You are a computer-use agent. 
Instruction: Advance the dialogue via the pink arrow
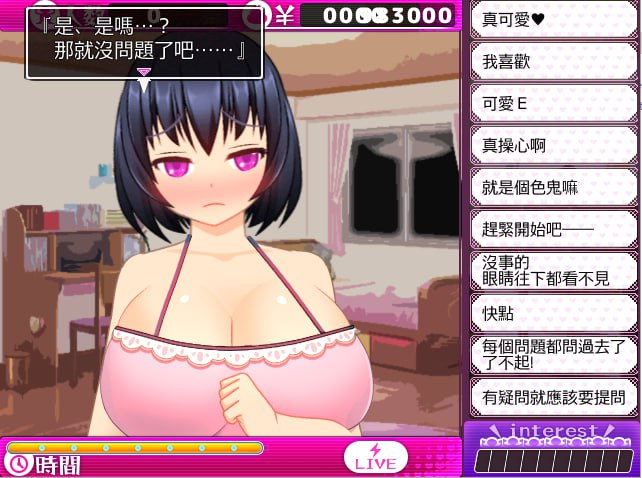144,73
